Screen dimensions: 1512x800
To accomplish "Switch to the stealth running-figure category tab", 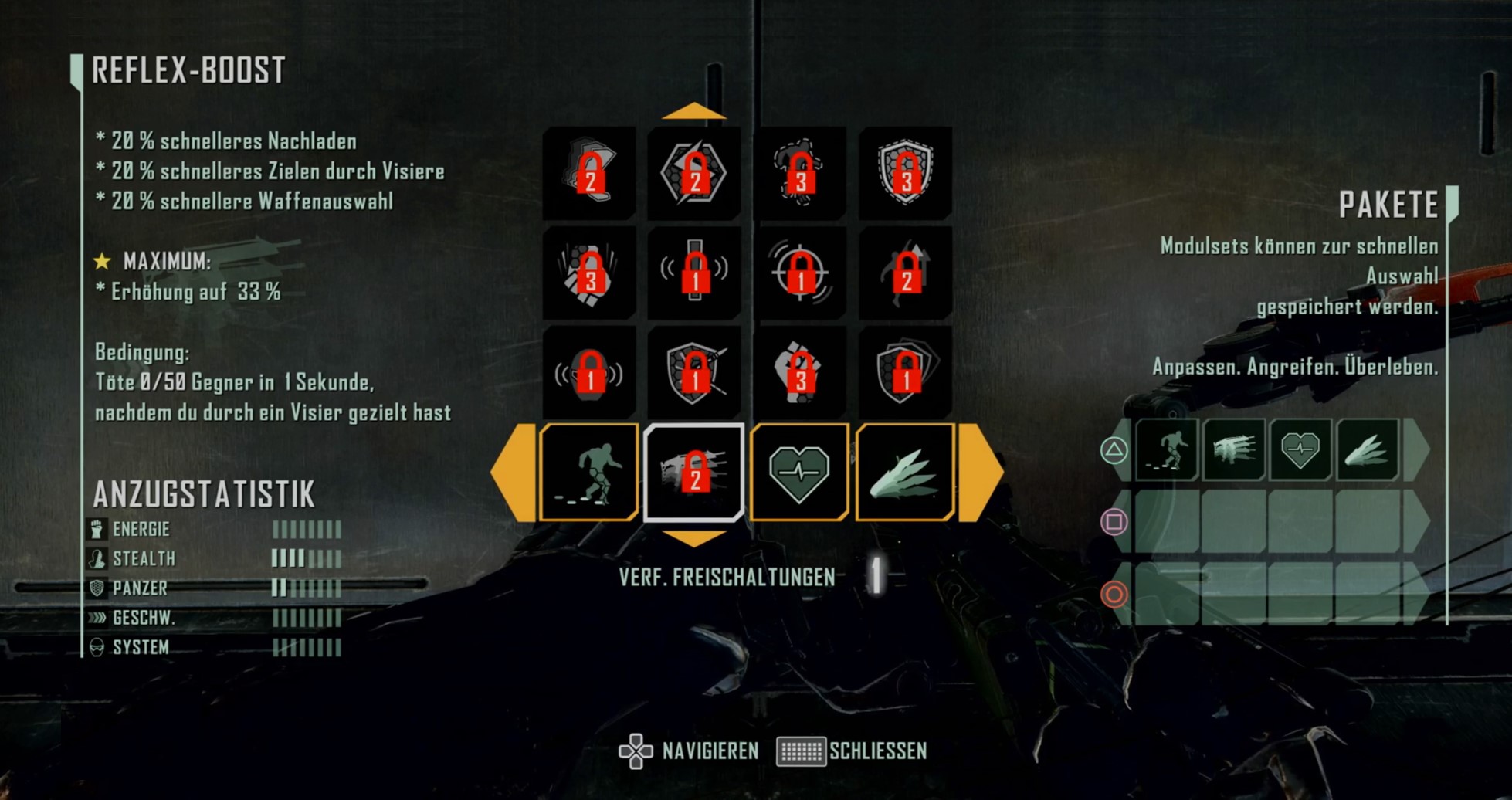I will [x=588, y=471].
